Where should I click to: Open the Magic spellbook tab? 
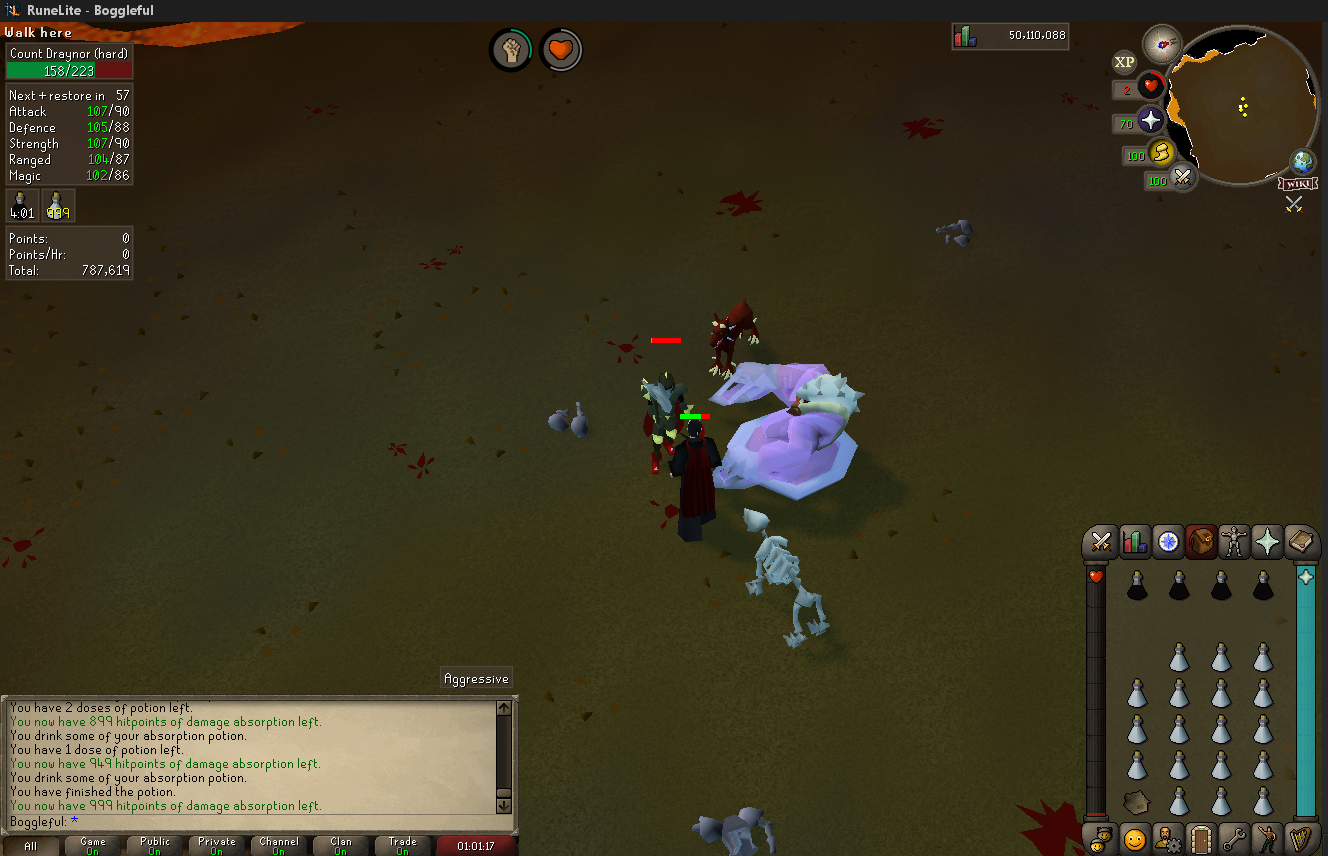[1300, 542]
